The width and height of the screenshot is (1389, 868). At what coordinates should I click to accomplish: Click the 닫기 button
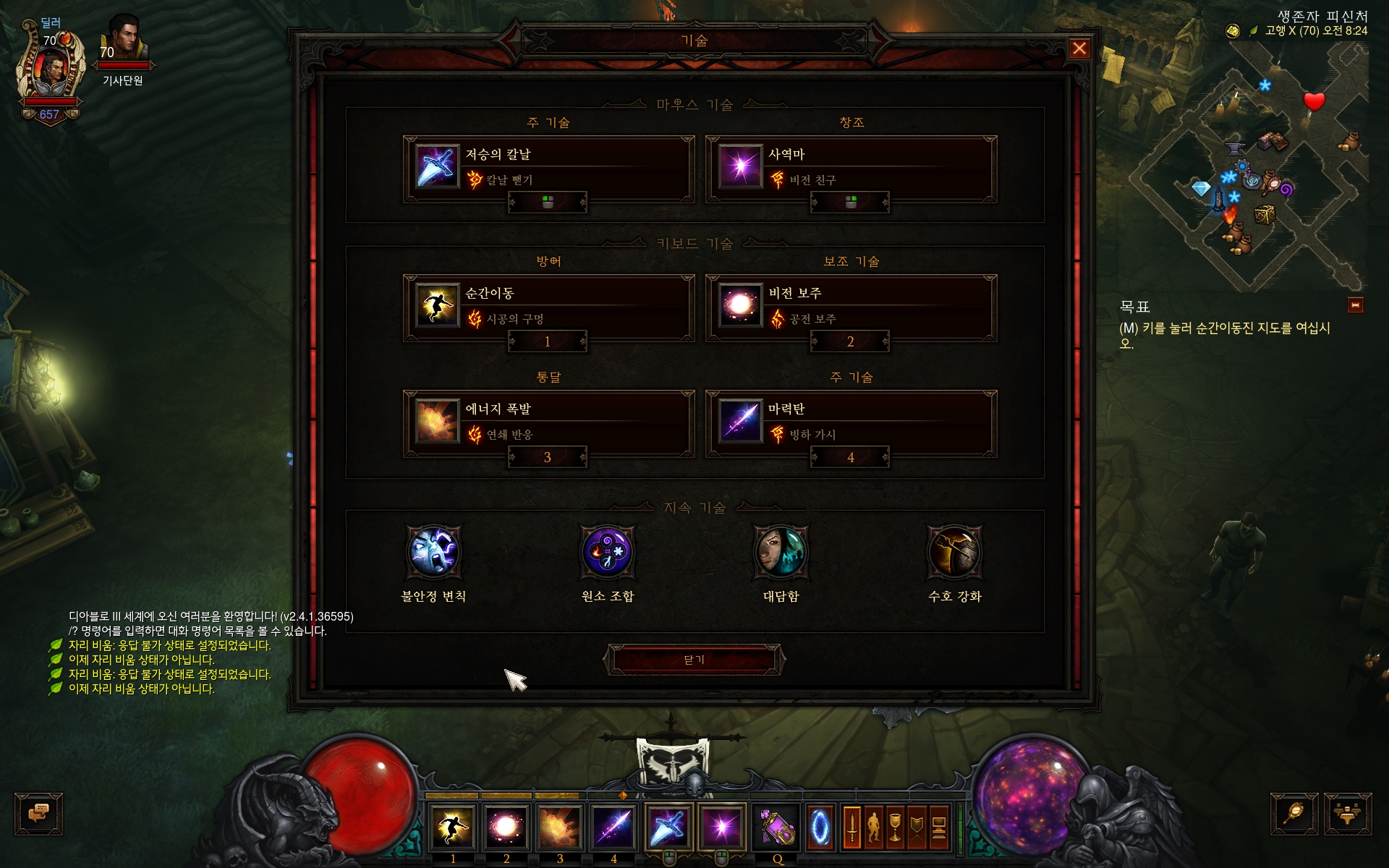coord(694,660)
